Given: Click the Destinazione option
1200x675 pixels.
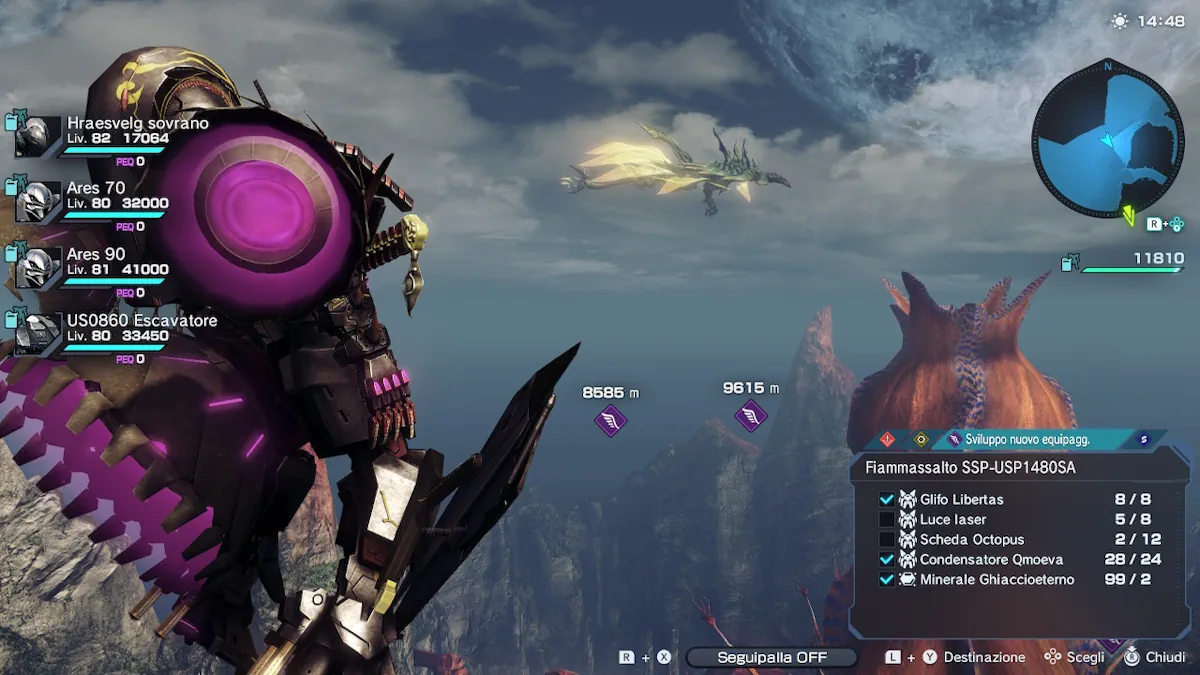Looking at the screenshot, I should click(984, 657).
